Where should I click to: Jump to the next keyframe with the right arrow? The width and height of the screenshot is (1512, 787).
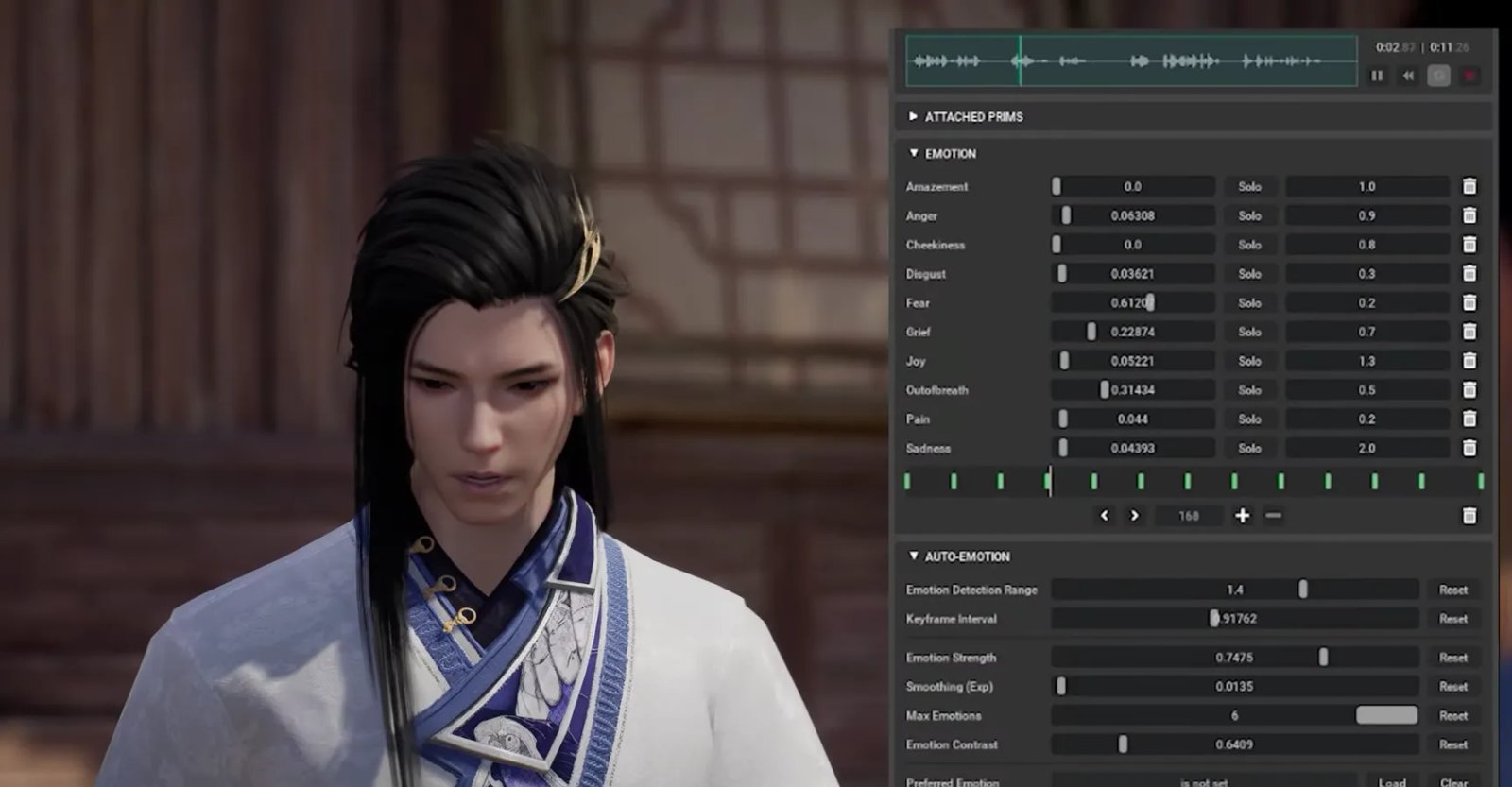coord(1134,516)
